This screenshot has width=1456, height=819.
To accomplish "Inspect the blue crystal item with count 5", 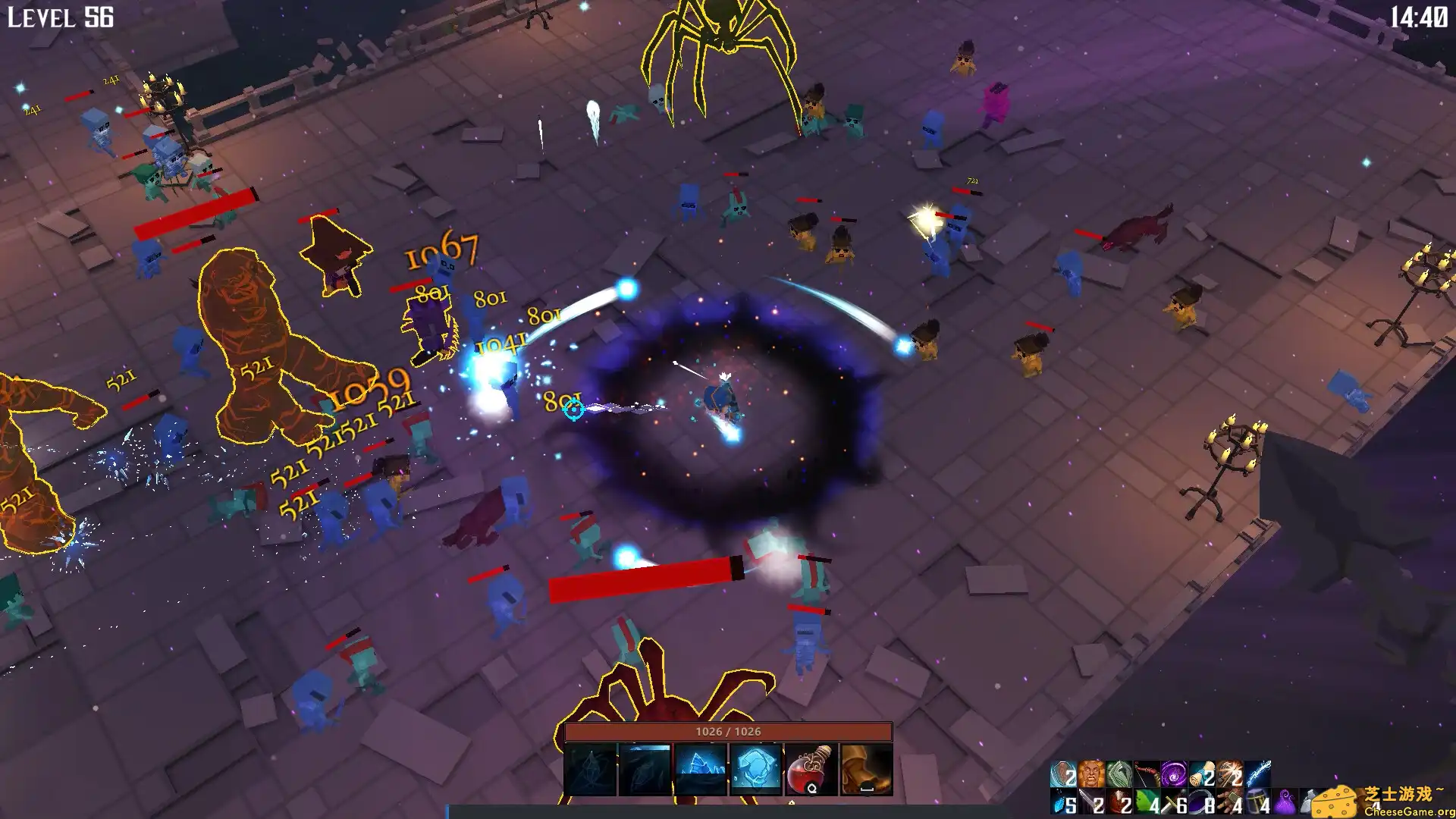I will coord(1064,802).
